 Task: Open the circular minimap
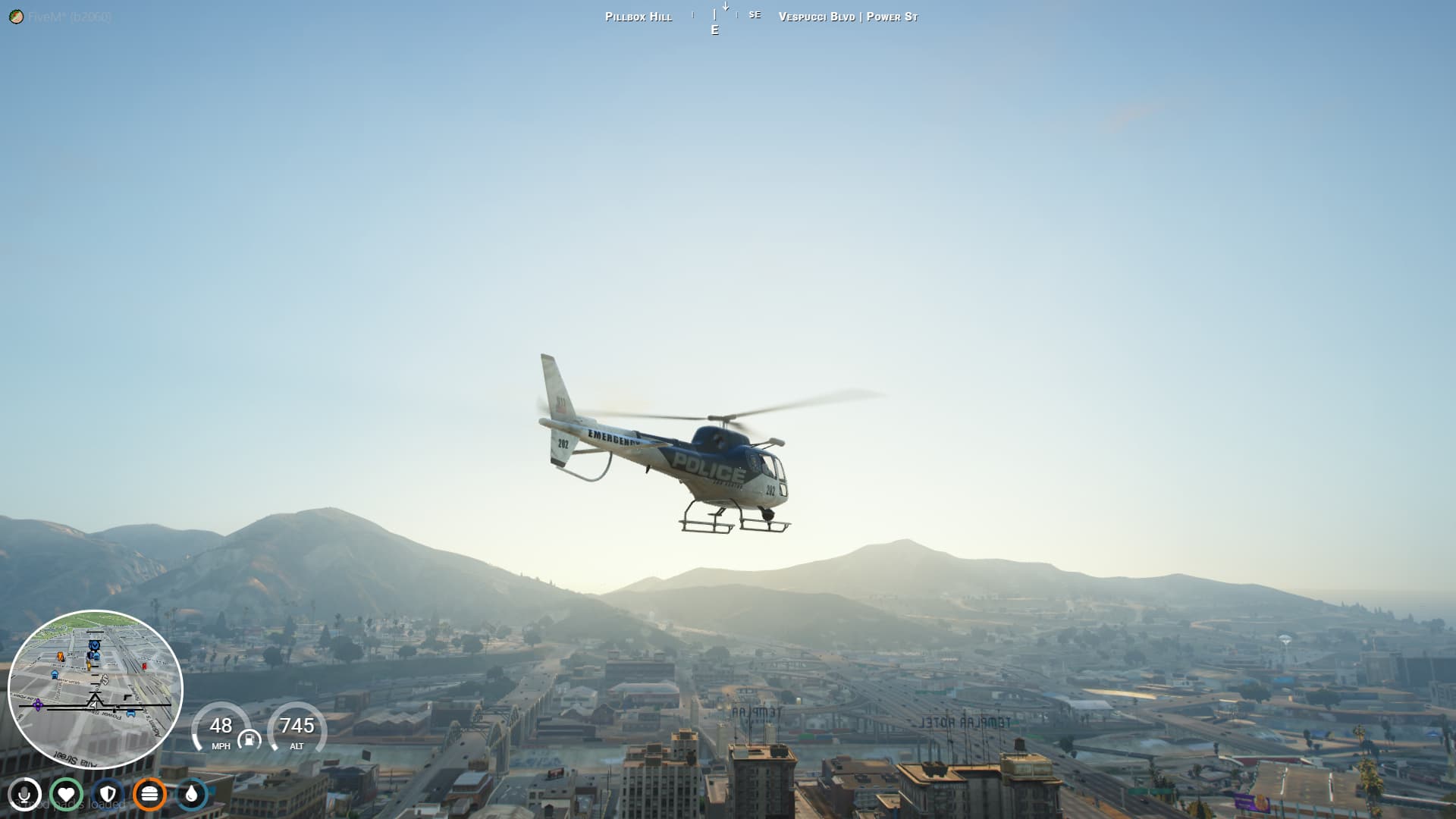[95, 689]
